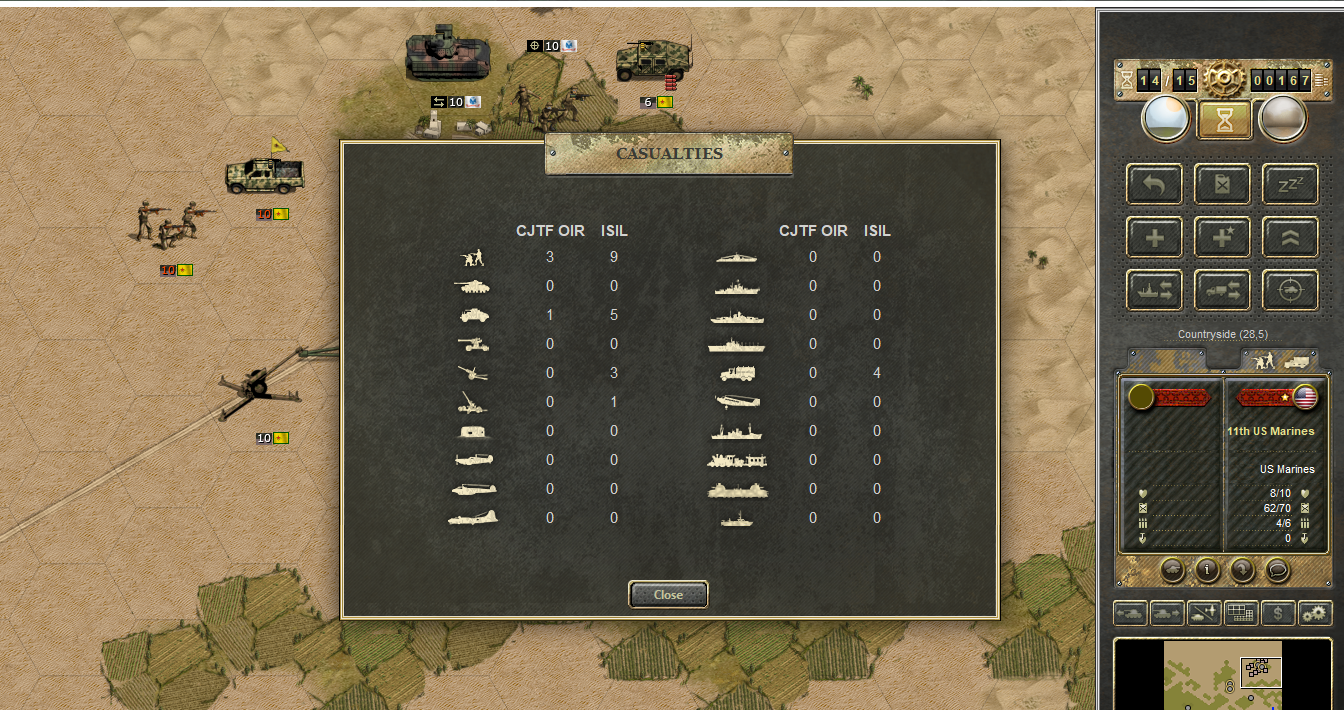This screenshot has width=1344, height=710.
Task: Click the brass cogwheel at panel top
Action: click(x=1222, y=77)
